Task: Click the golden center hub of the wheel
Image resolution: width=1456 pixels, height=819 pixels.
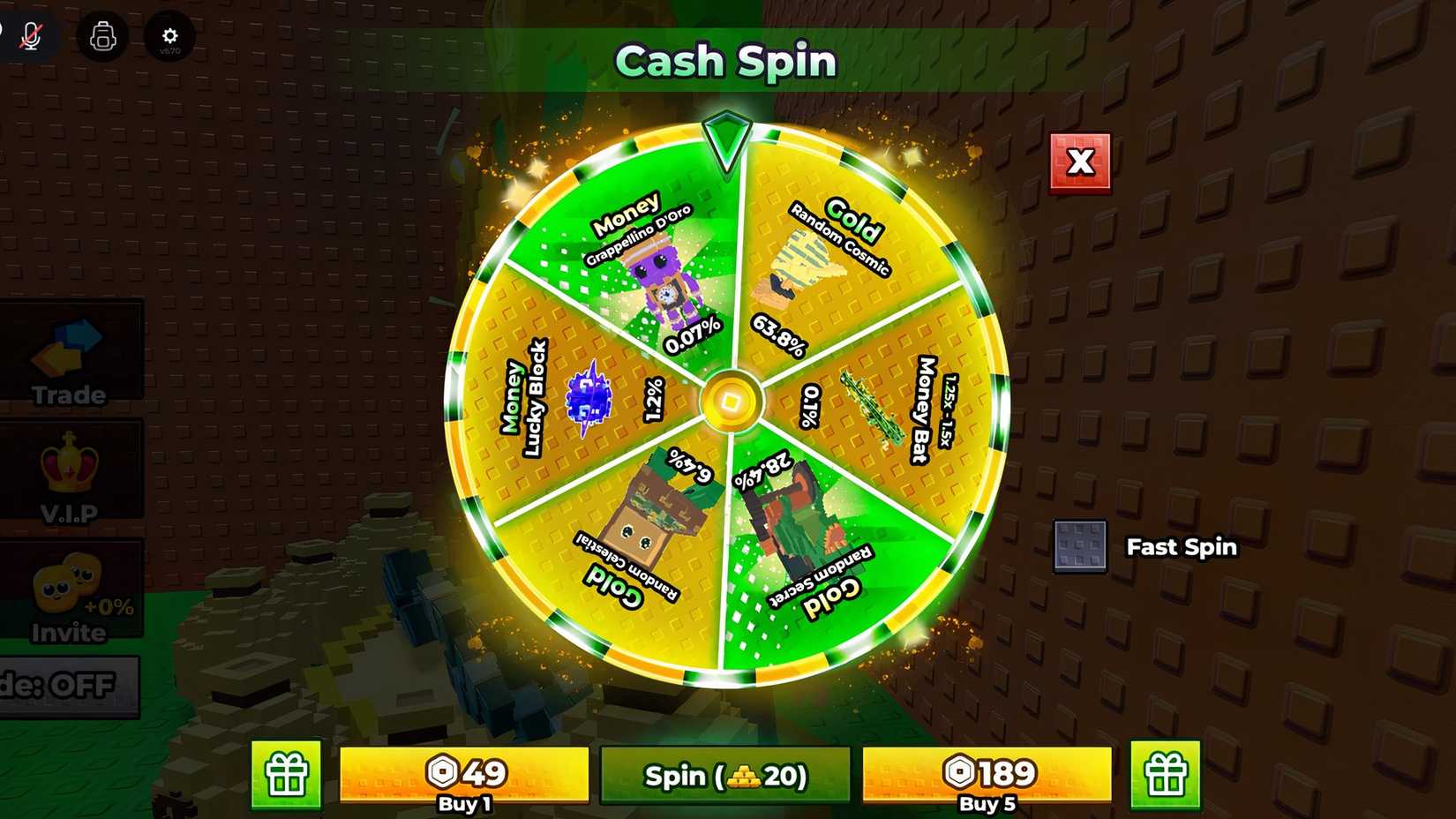Action: [730, 402]
